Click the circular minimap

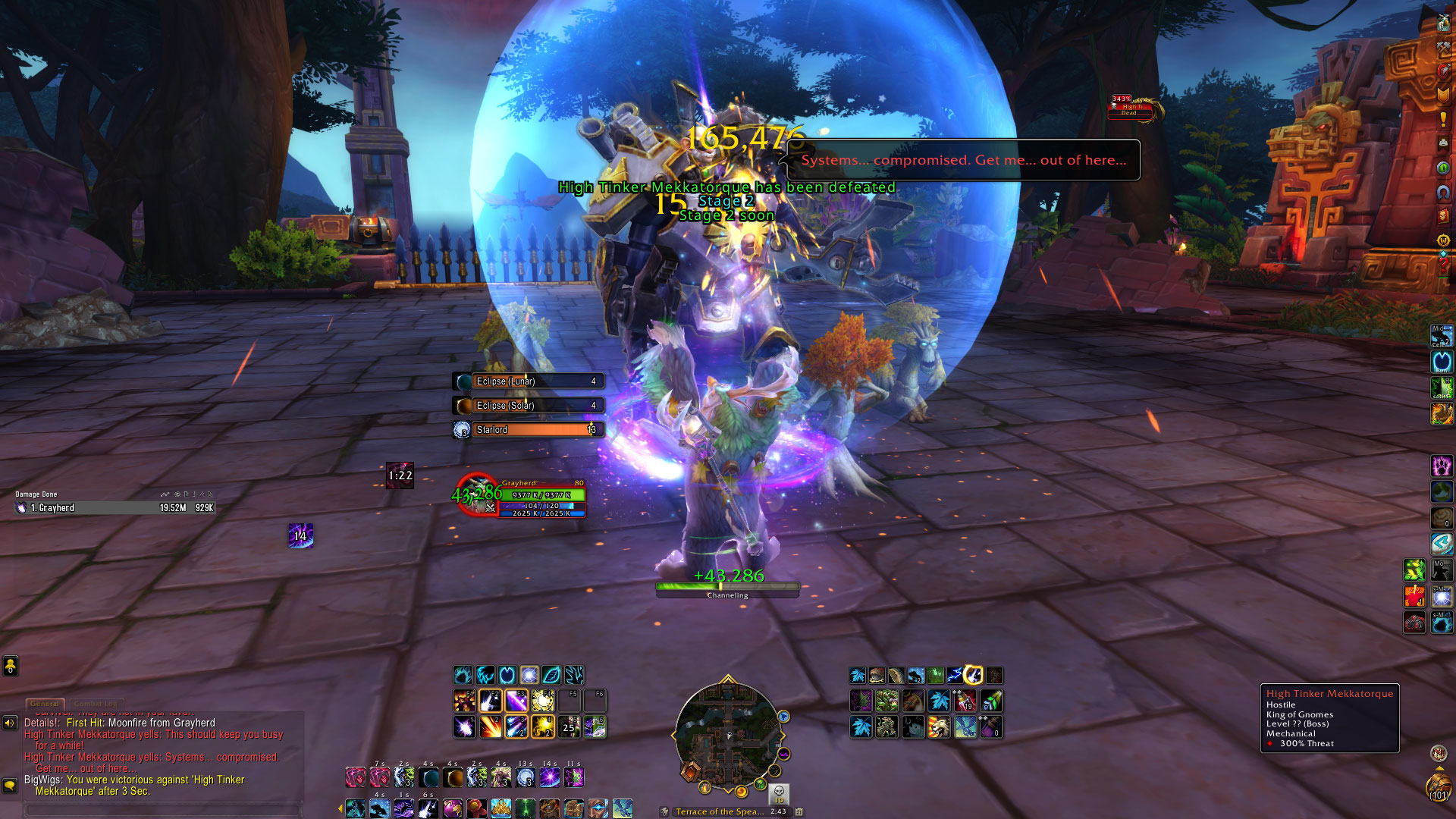pos(727,737)
